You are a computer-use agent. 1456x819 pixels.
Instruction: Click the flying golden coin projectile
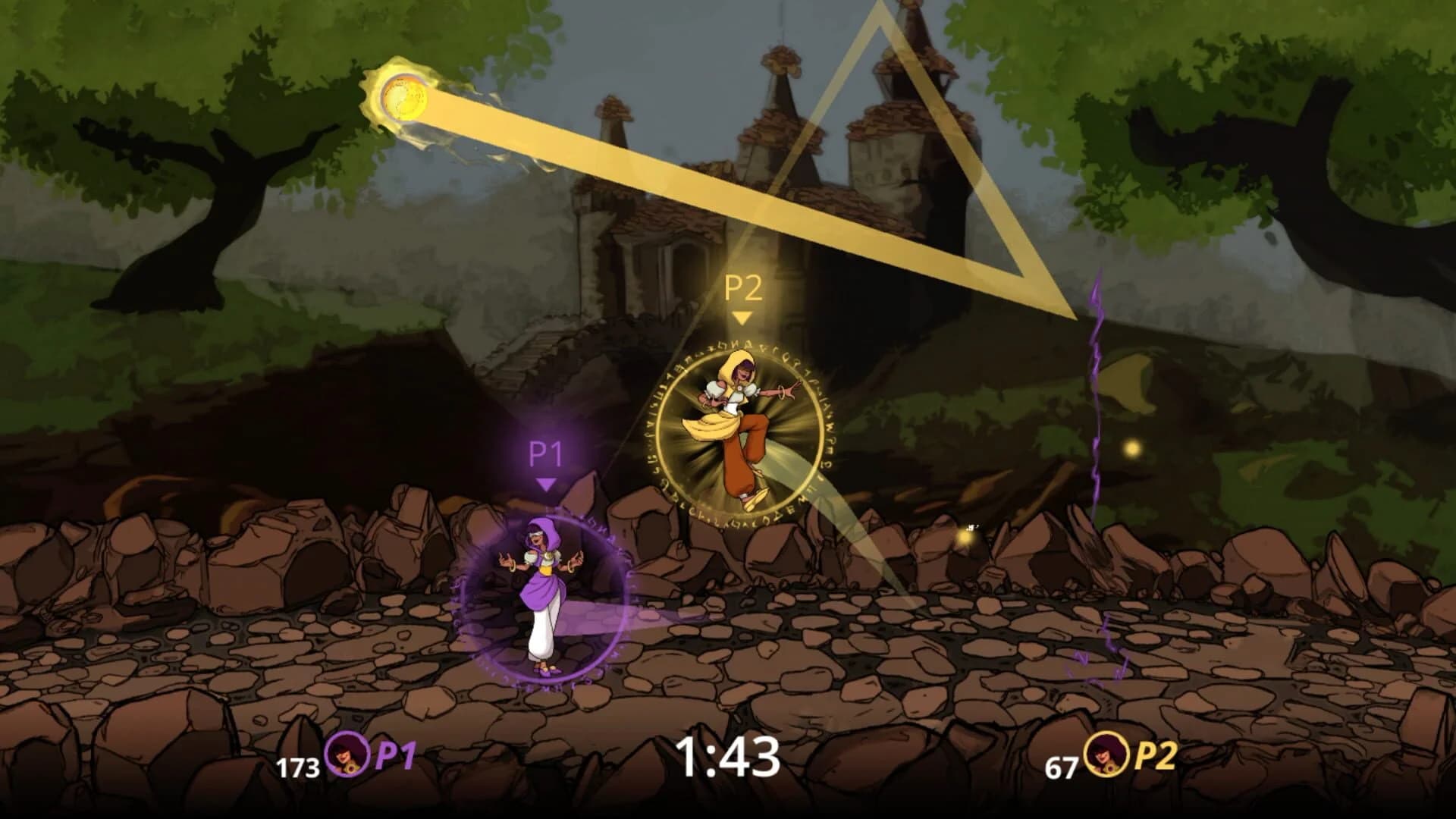click(x=404, y=99)
